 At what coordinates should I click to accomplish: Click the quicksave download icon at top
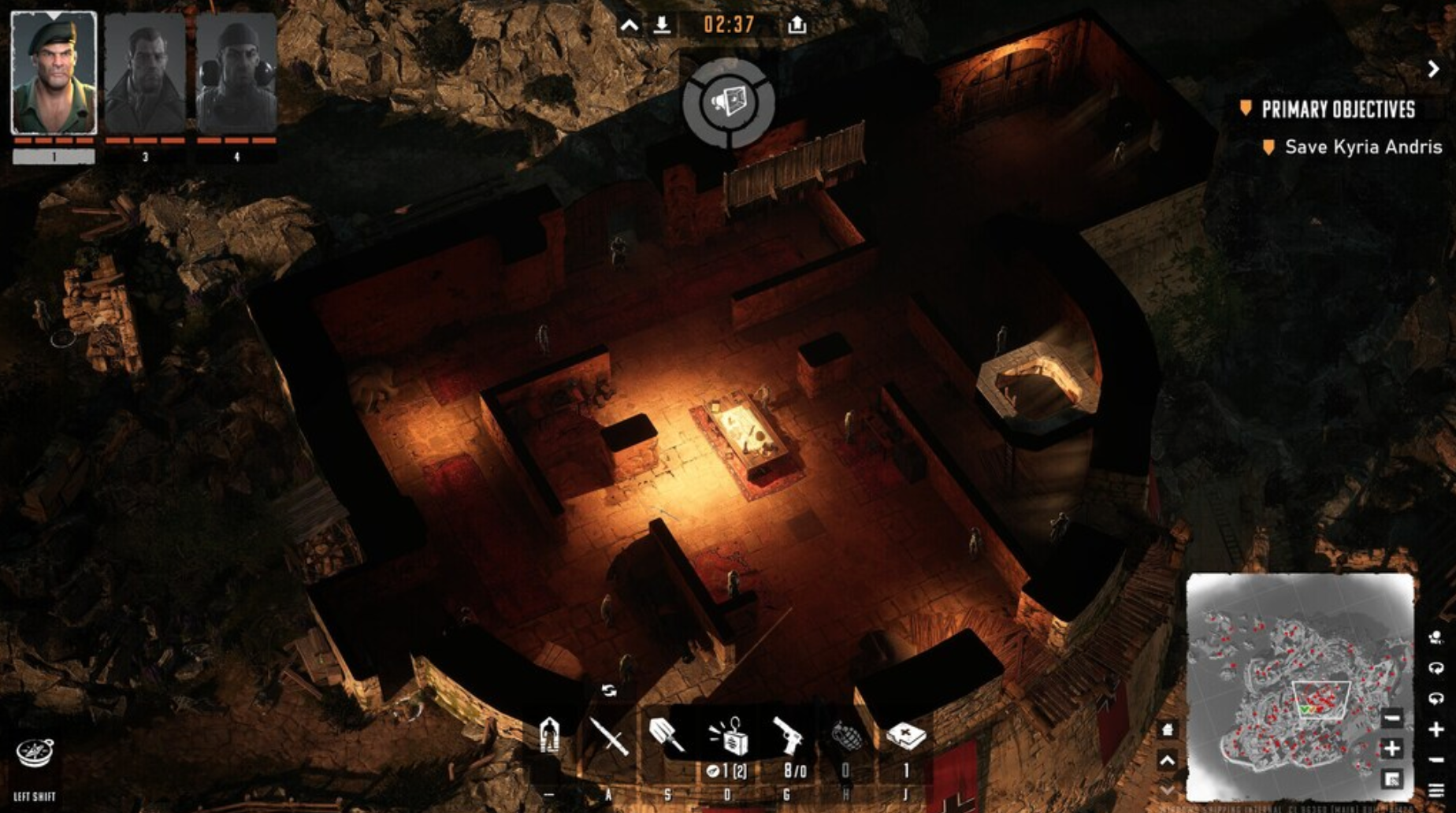pyautogui.click(x=662, y=24)
